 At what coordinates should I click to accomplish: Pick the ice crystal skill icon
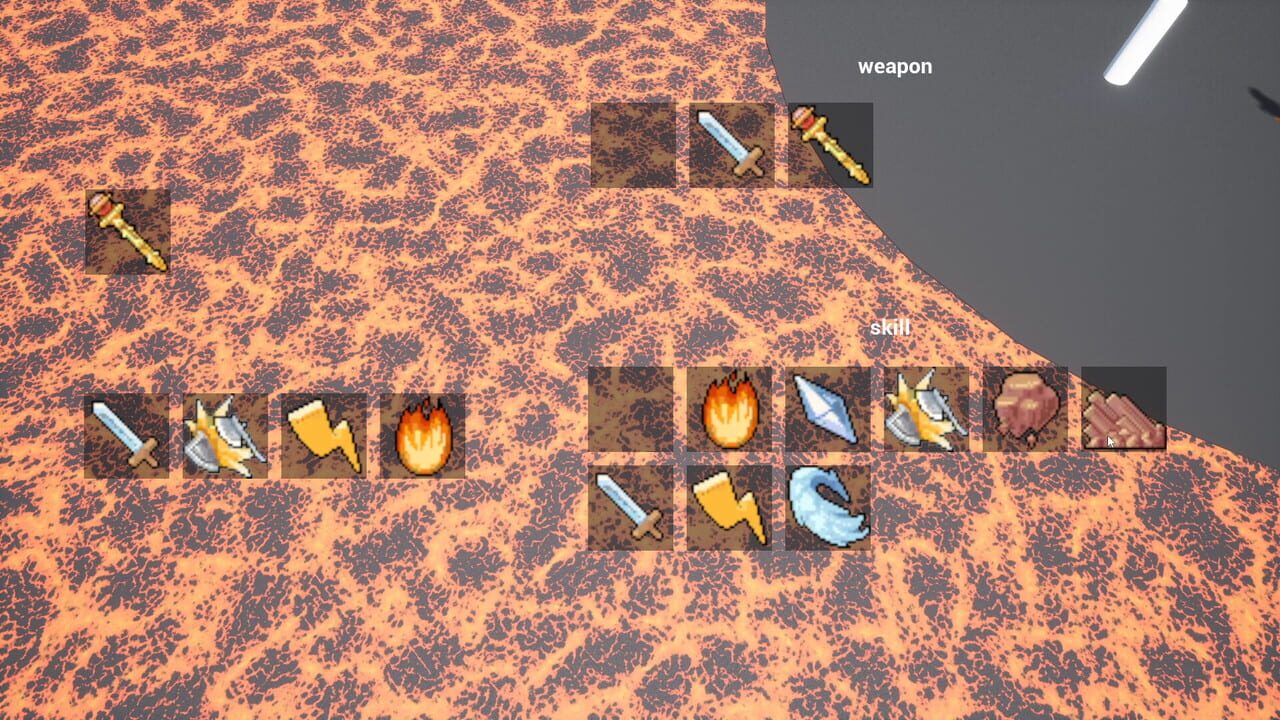(827, 410)
